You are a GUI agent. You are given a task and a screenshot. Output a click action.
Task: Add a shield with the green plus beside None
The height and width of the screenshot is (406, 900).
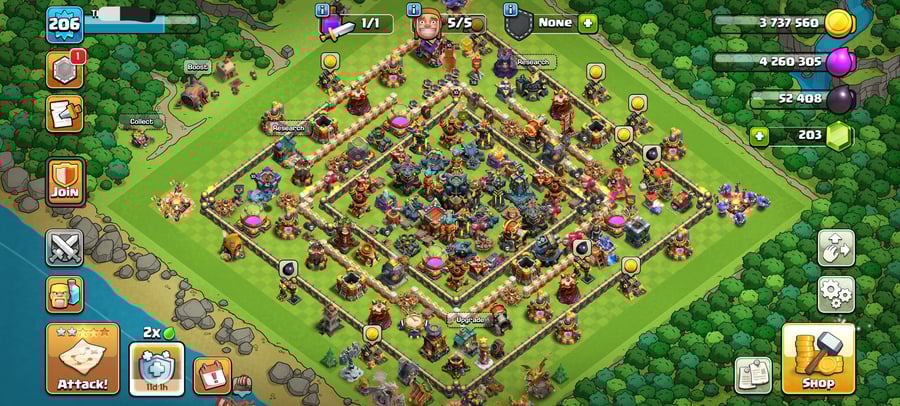tap(587, 22)
